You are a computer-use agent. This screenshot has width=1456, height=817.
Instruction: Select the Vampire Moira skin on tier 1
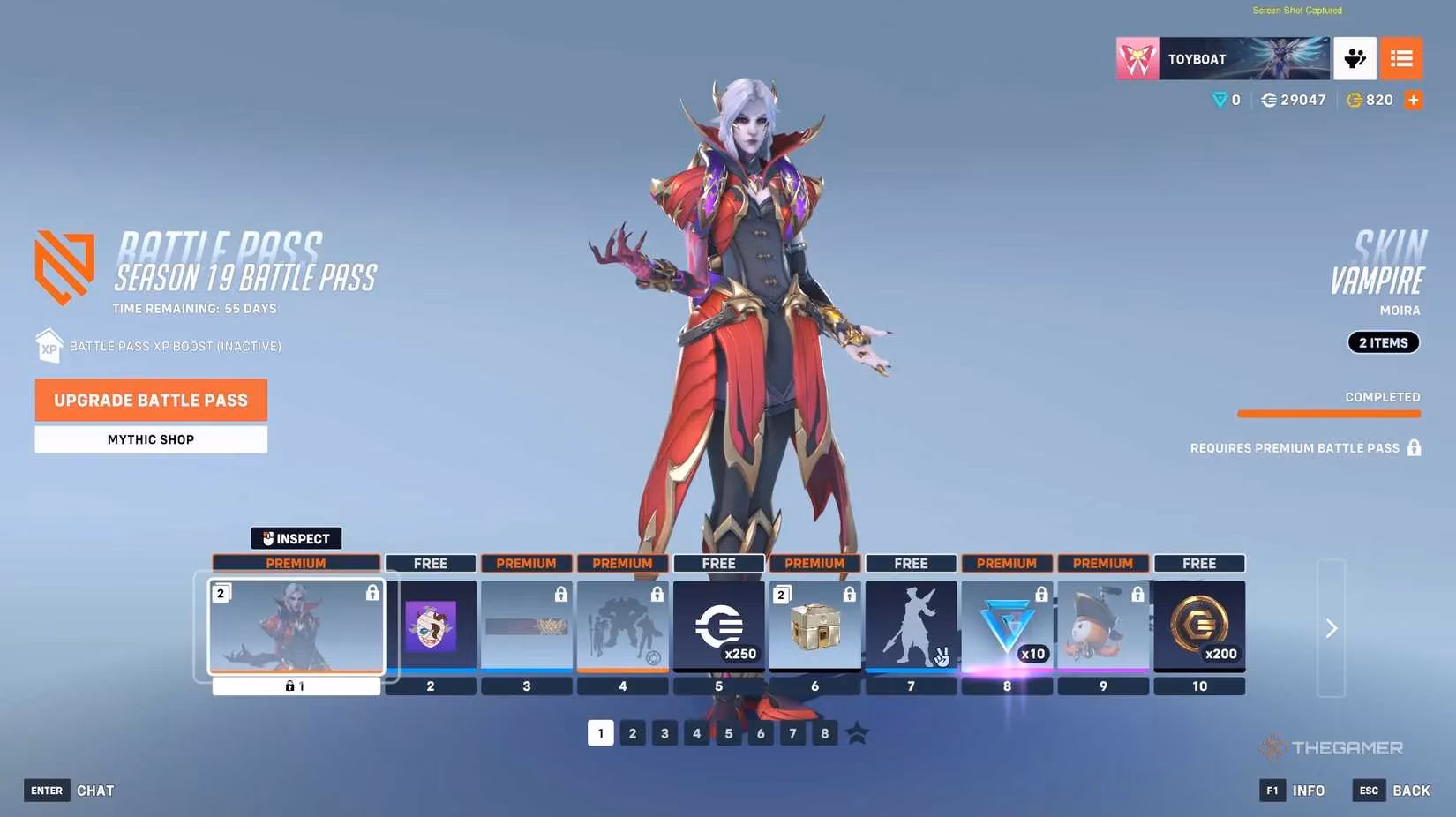pos(296,627)
